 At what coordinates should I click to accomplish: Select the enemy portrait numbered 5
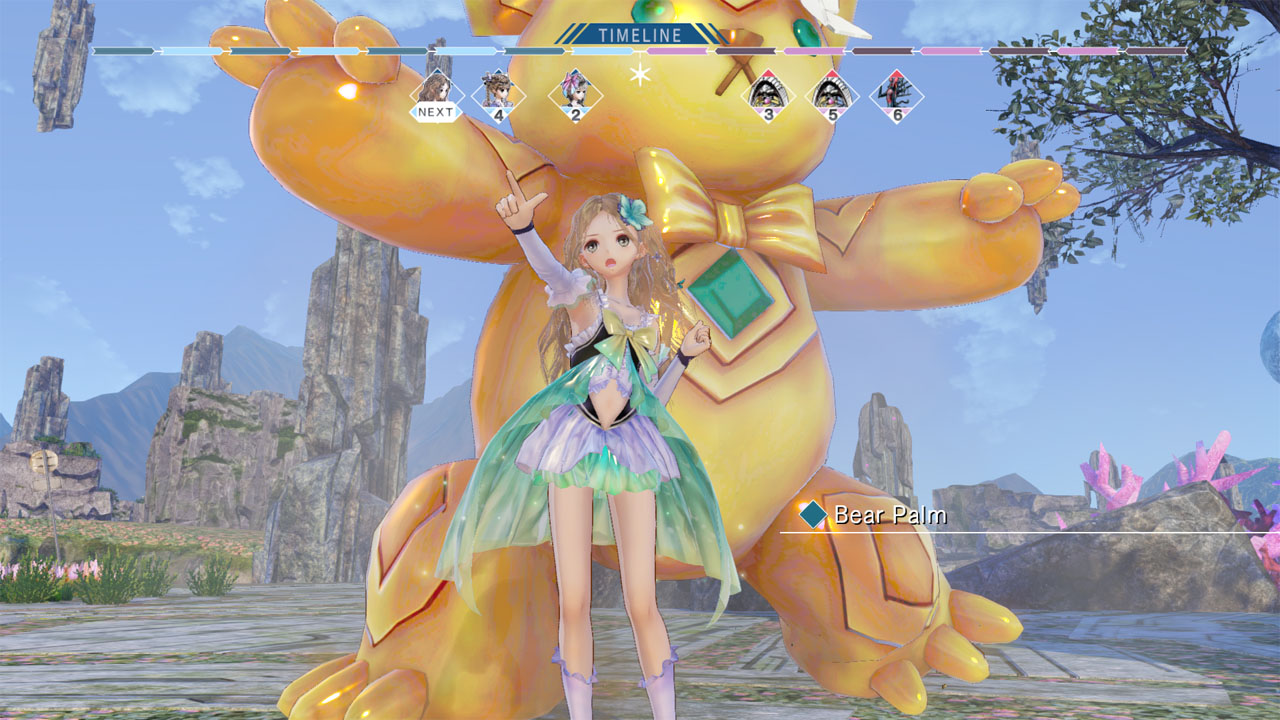pos(834,97)
